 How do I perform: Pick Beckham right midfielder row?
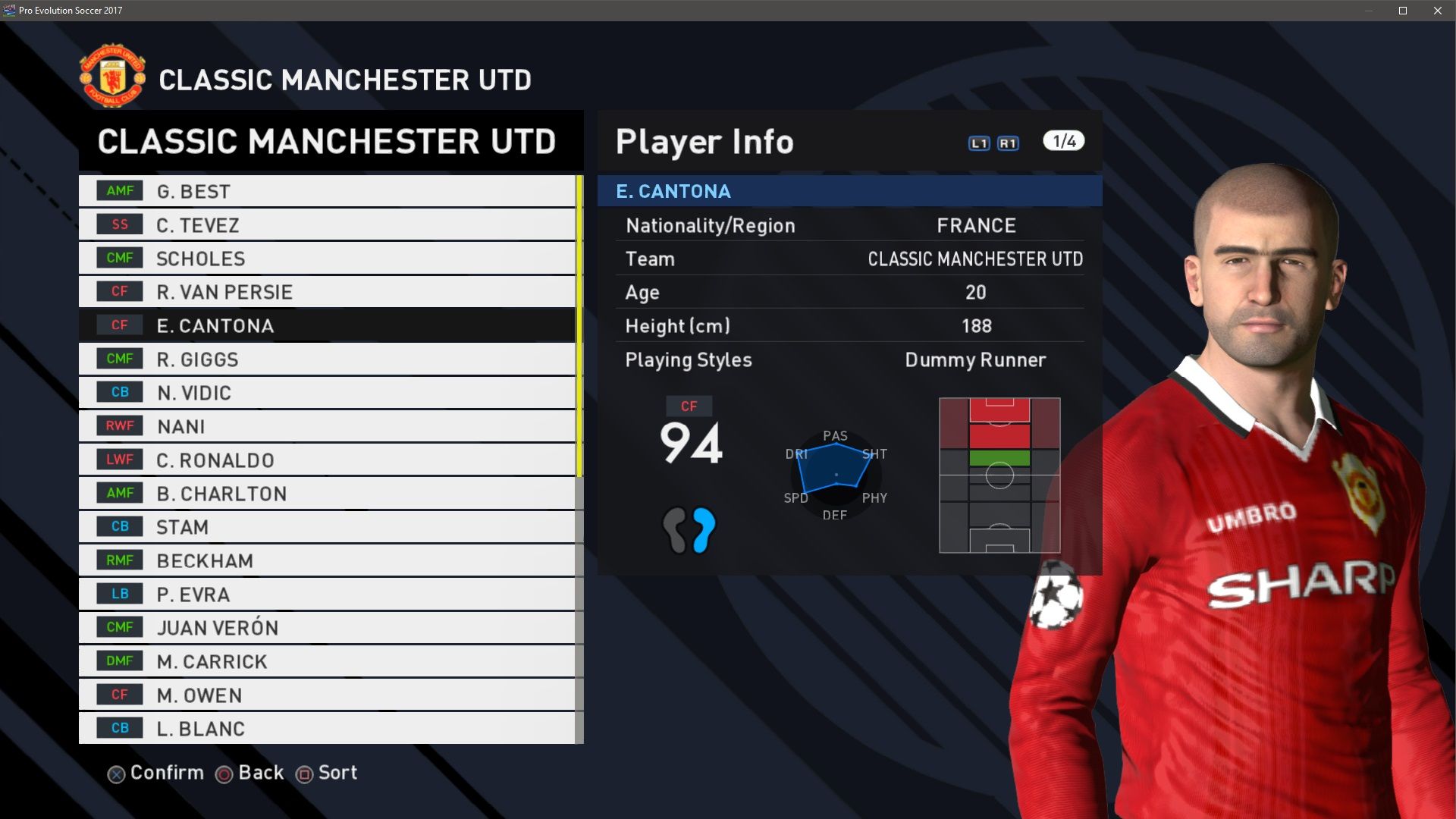coord(326,560)
